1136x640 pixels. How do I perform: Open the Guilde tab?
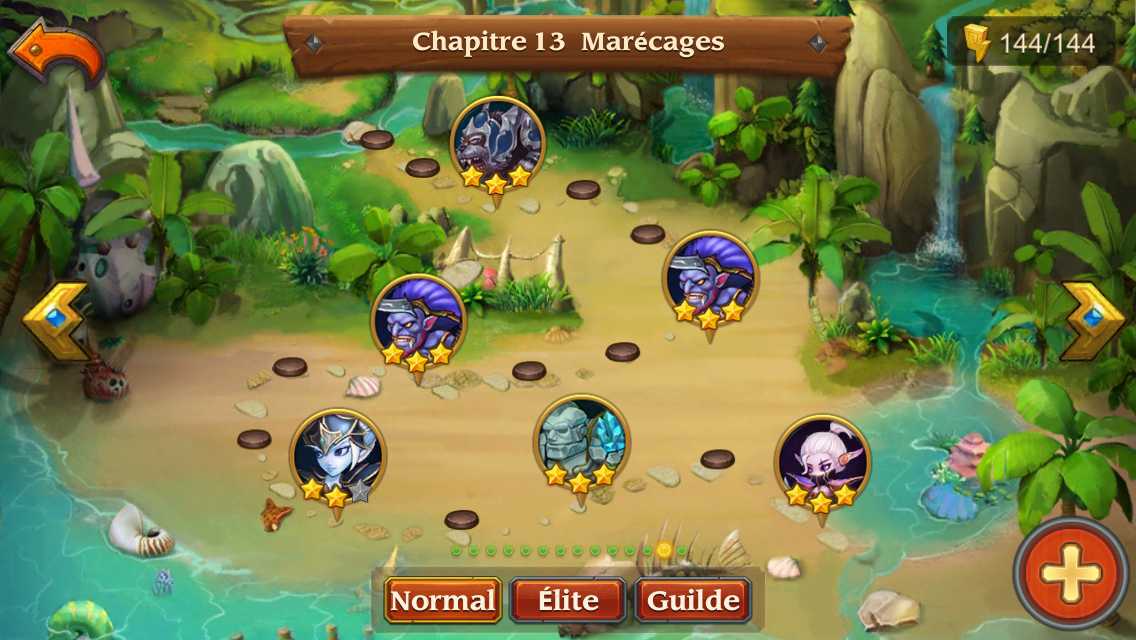tap(693, 600)
